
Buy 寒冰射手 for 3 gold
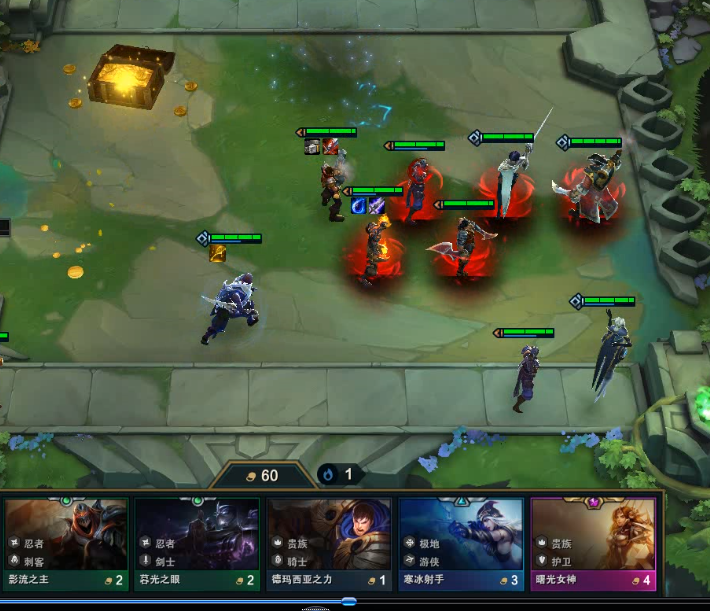click(x=460, y=543)
